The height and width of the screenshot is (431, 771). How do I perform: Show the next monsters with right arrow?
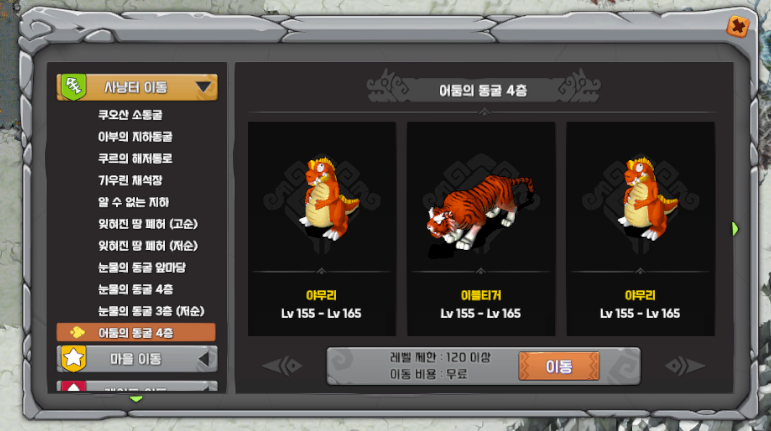click(735, 229)
